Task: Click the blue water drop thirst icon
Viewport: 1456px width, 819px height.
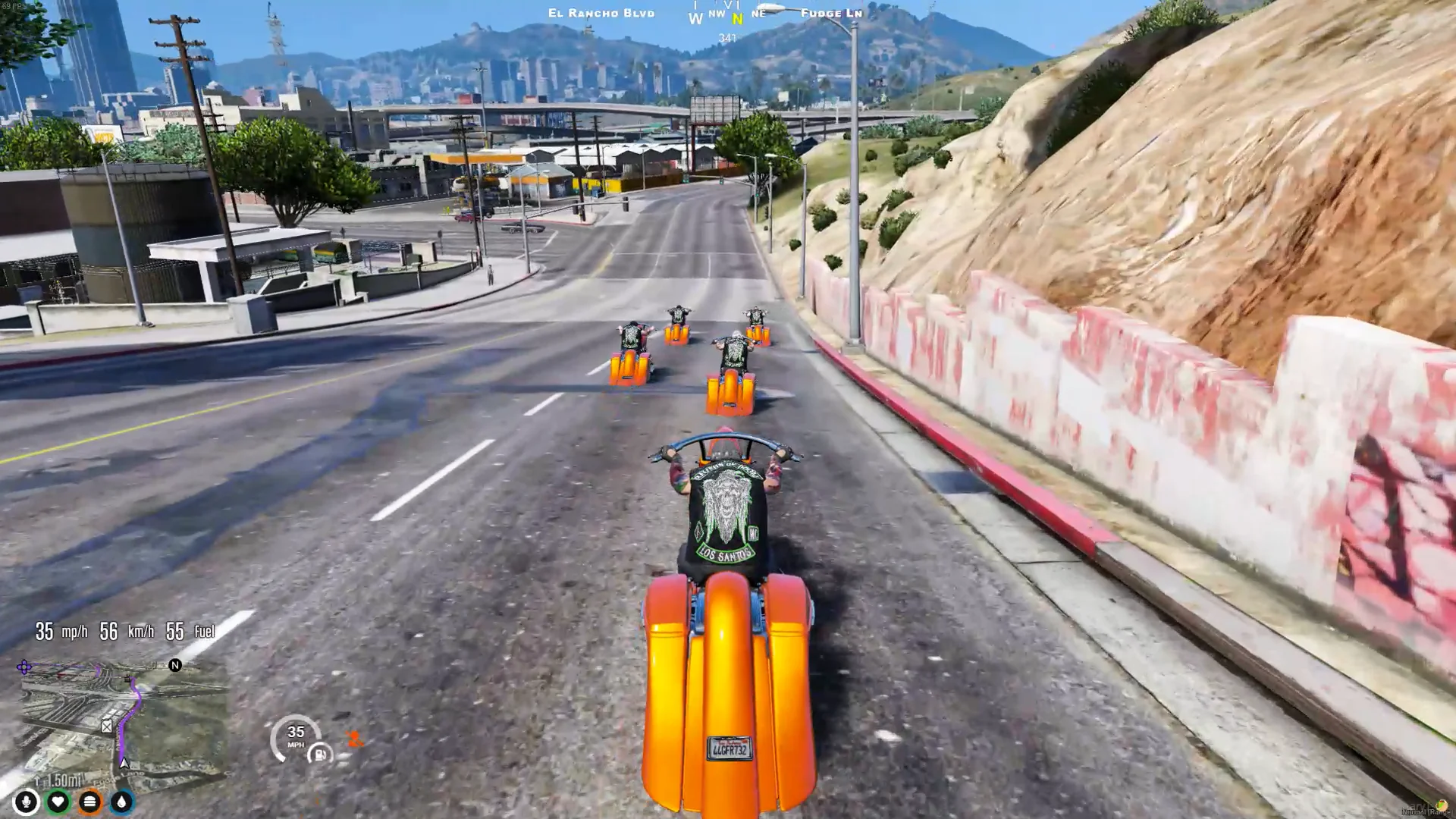Action: point(121,802)
